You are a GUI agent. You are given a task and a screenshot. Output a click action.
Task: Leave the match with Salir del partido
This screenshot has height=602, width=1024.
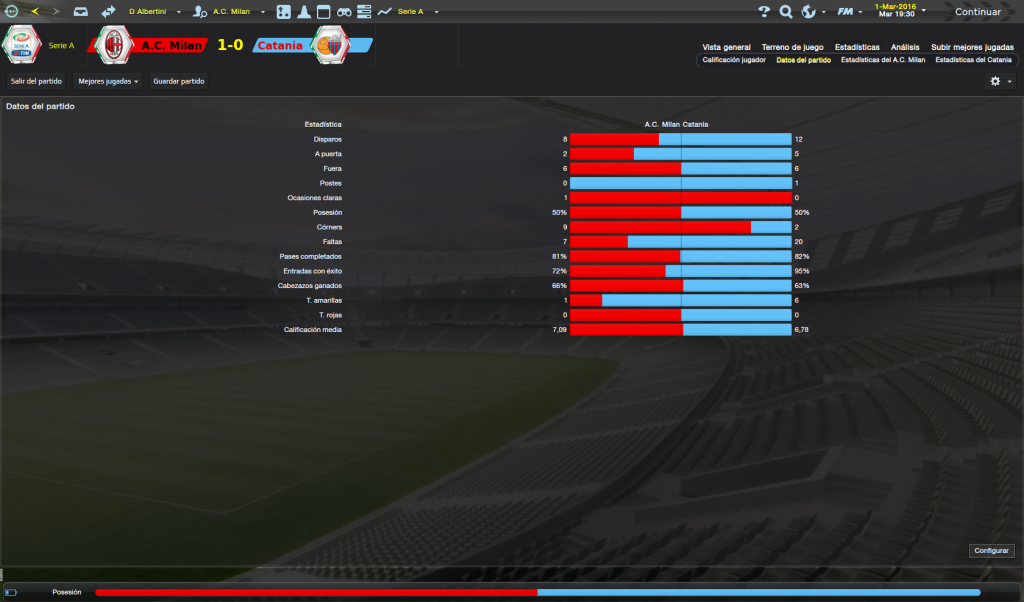[x=36, y=81]
